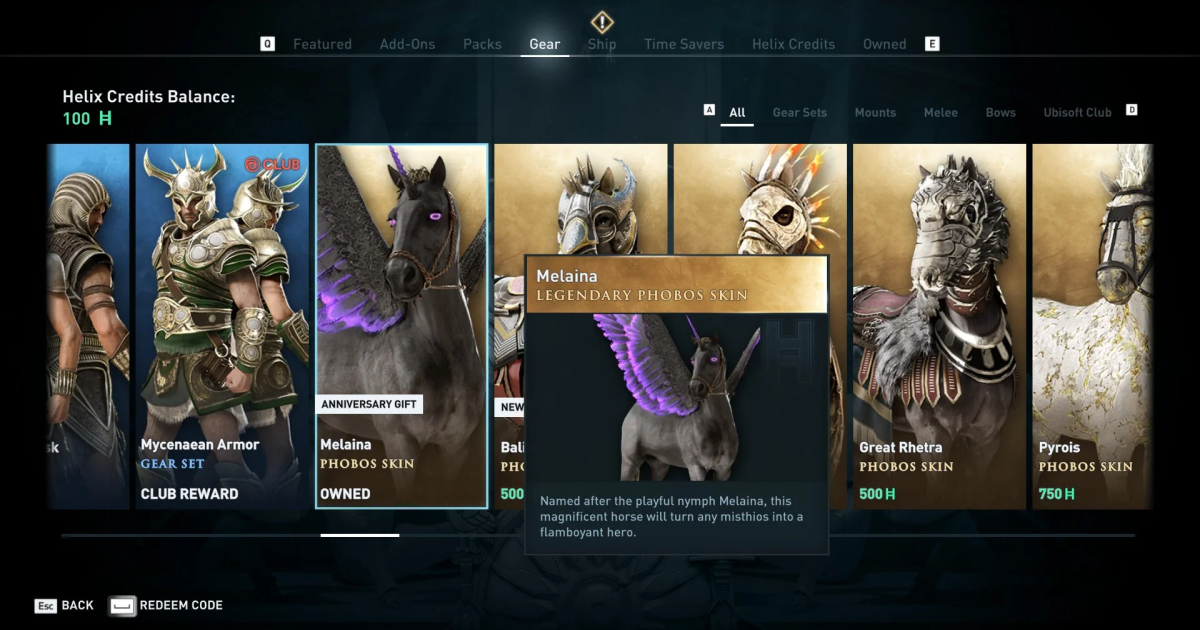View the Owned items tab
The width and height of the screenshot is (1200, 630).
884,44
